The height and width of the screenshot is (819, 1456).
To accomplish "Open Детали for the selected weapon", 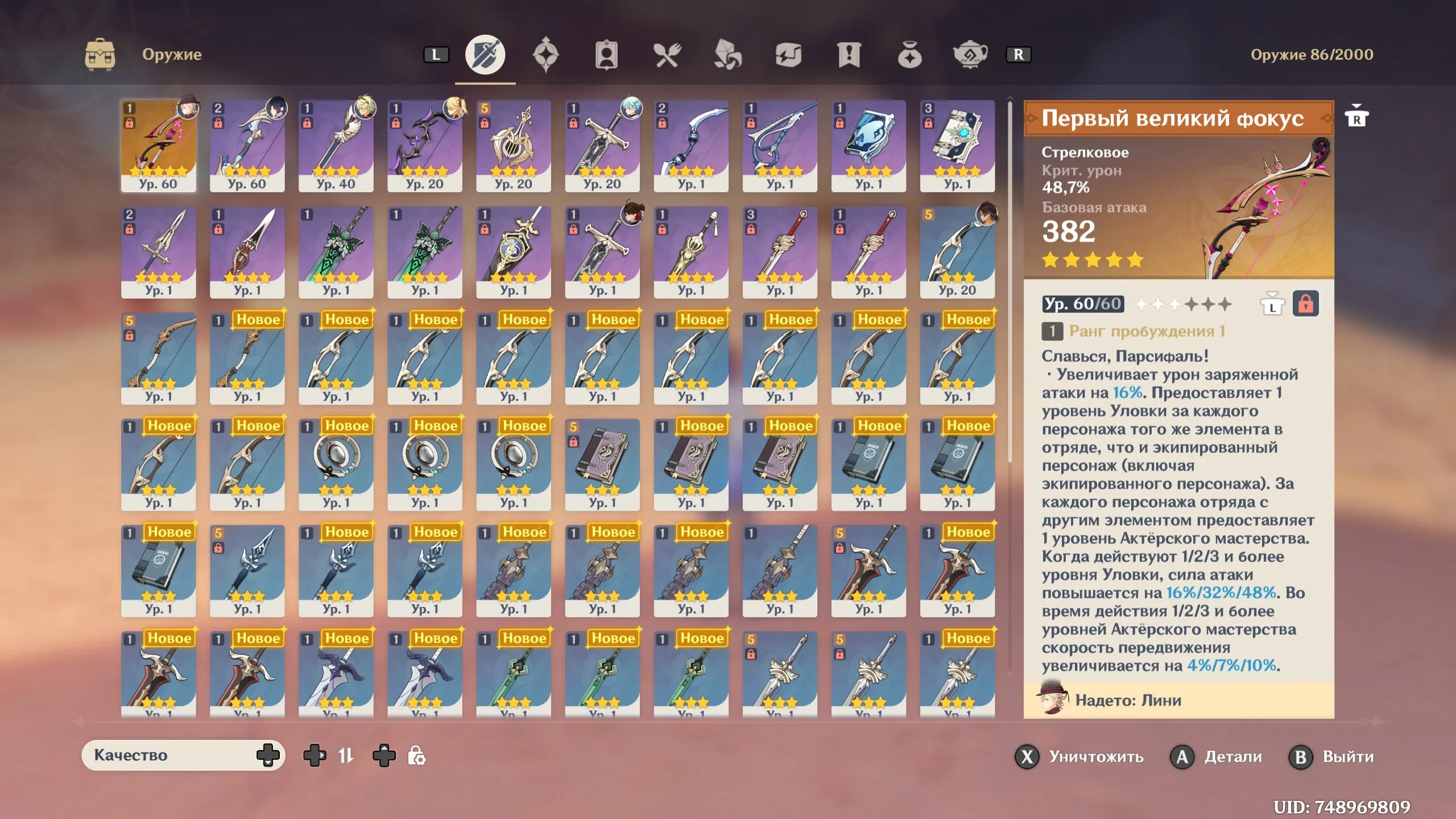I will [x=1217, y=757].
